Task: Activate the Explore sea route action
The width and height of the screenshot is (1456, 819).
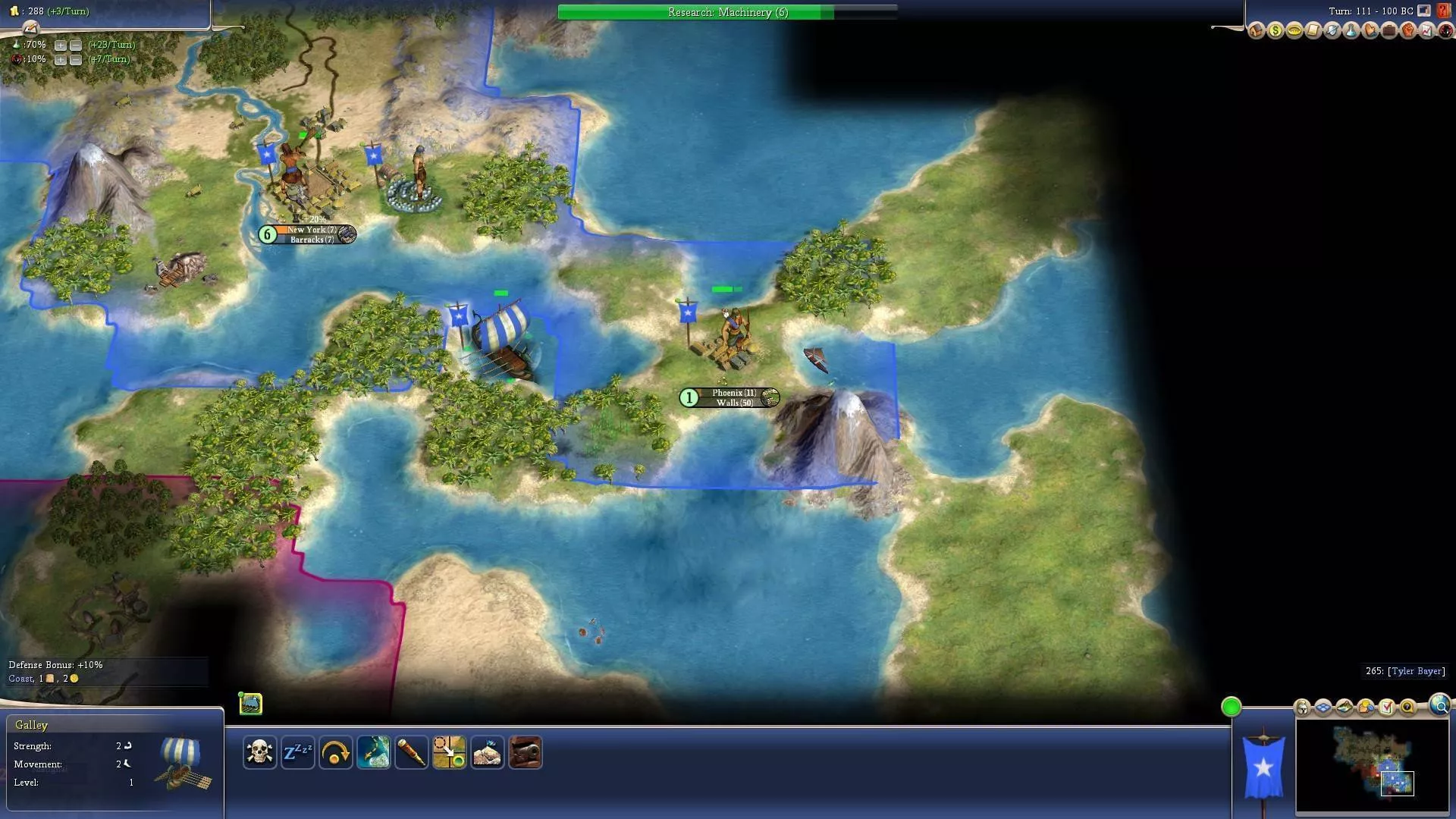Action: click(373, 752)
